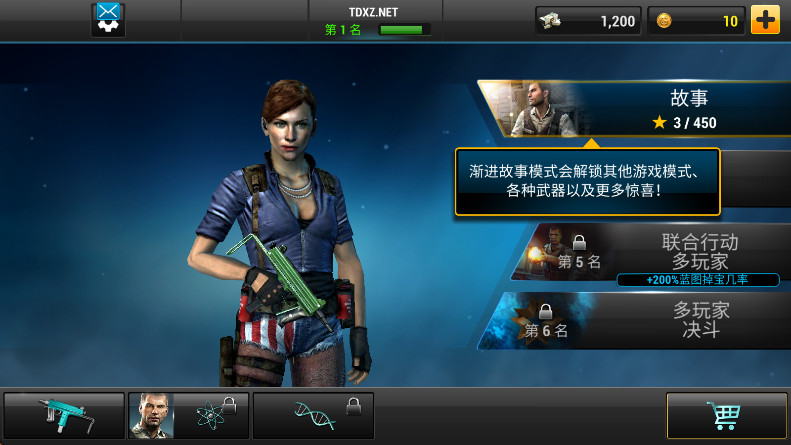Choose the locked 多玩家 决斗 duel mode

(650, 320)
